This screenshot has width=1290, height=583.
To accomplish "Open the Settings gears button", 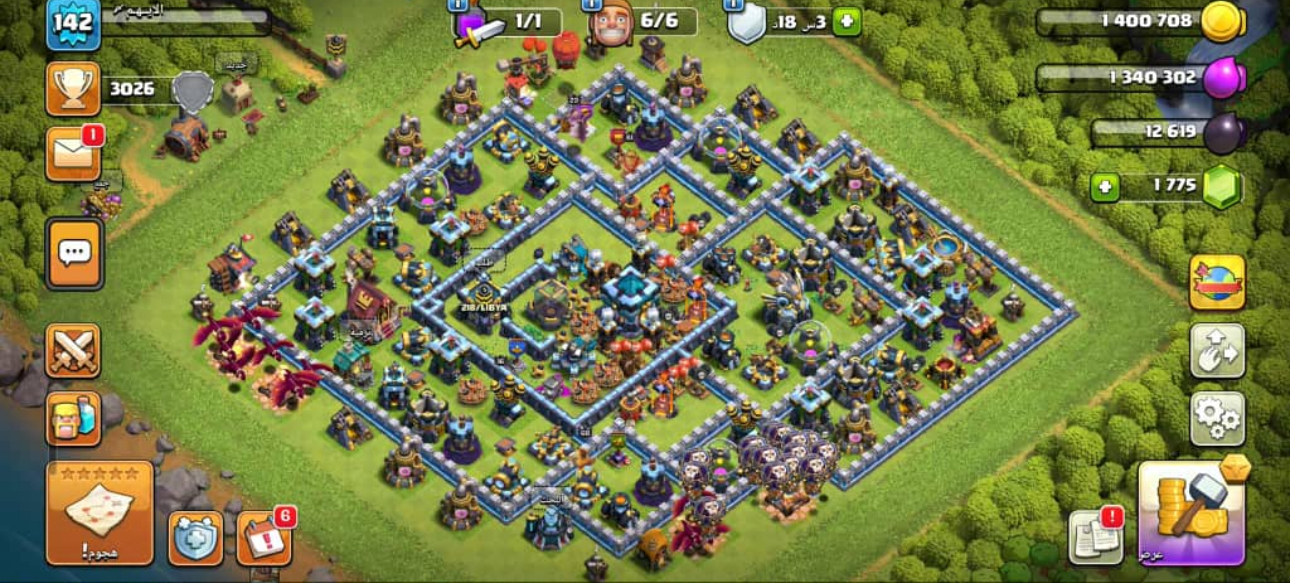I will click(x=1217, y=418).
